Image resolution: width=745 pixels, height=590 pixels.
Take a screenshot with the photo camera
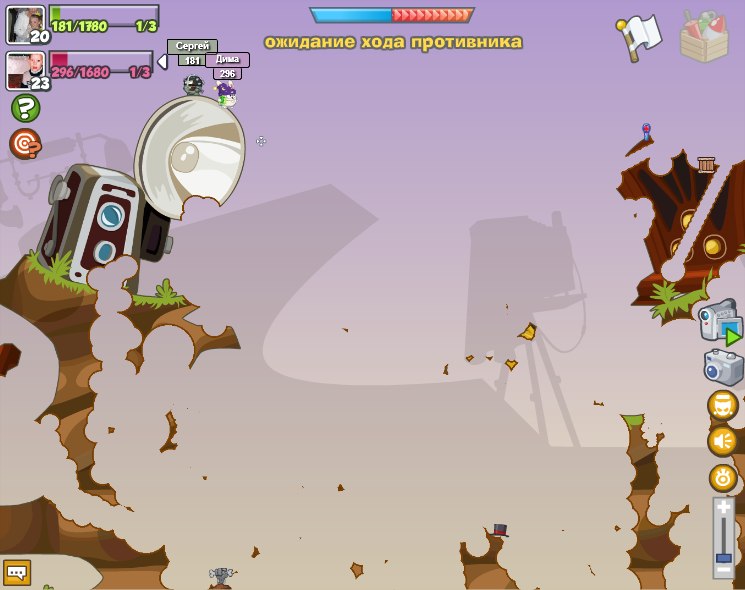[723, 367]
